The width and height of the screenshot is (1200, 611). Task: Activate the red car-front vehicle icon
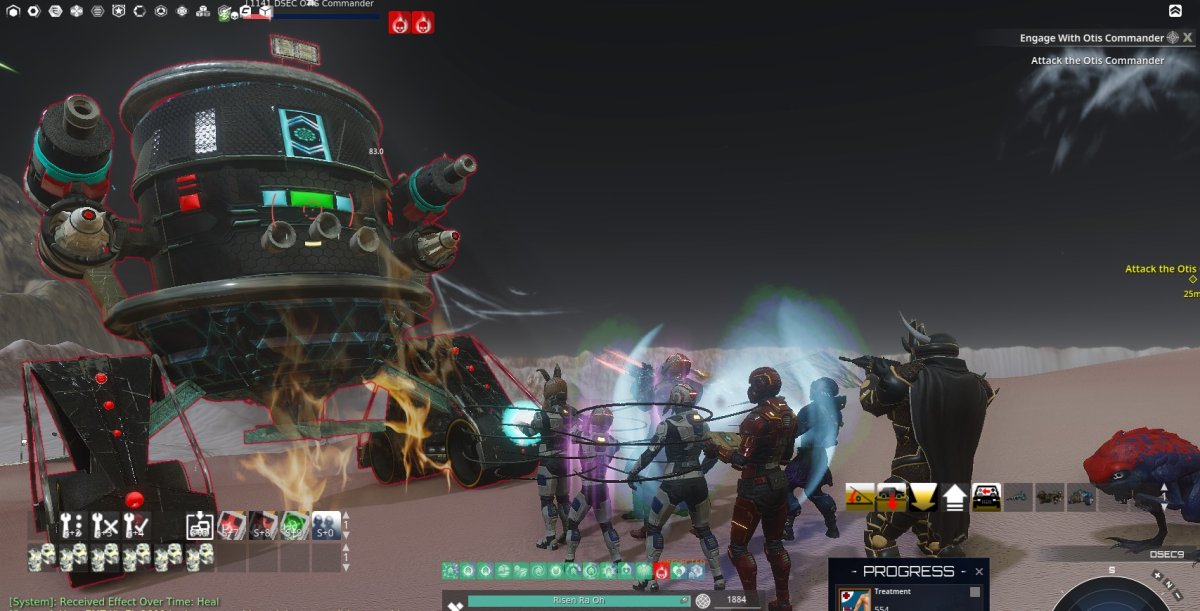pyautogui.click(x=986, y=497)
